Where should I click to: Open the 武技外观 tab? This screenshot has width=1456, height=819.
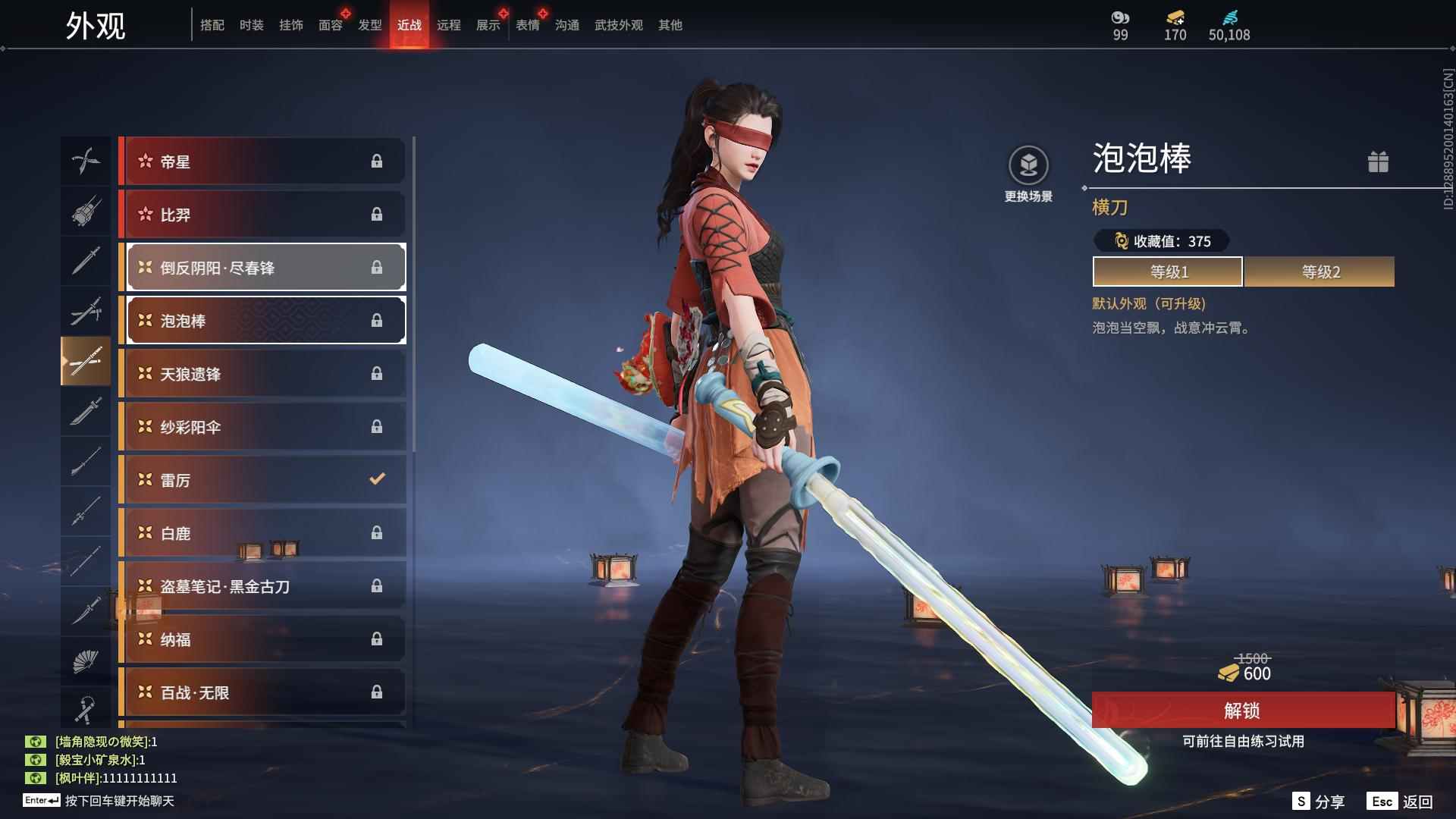click(x=617, y=25)
